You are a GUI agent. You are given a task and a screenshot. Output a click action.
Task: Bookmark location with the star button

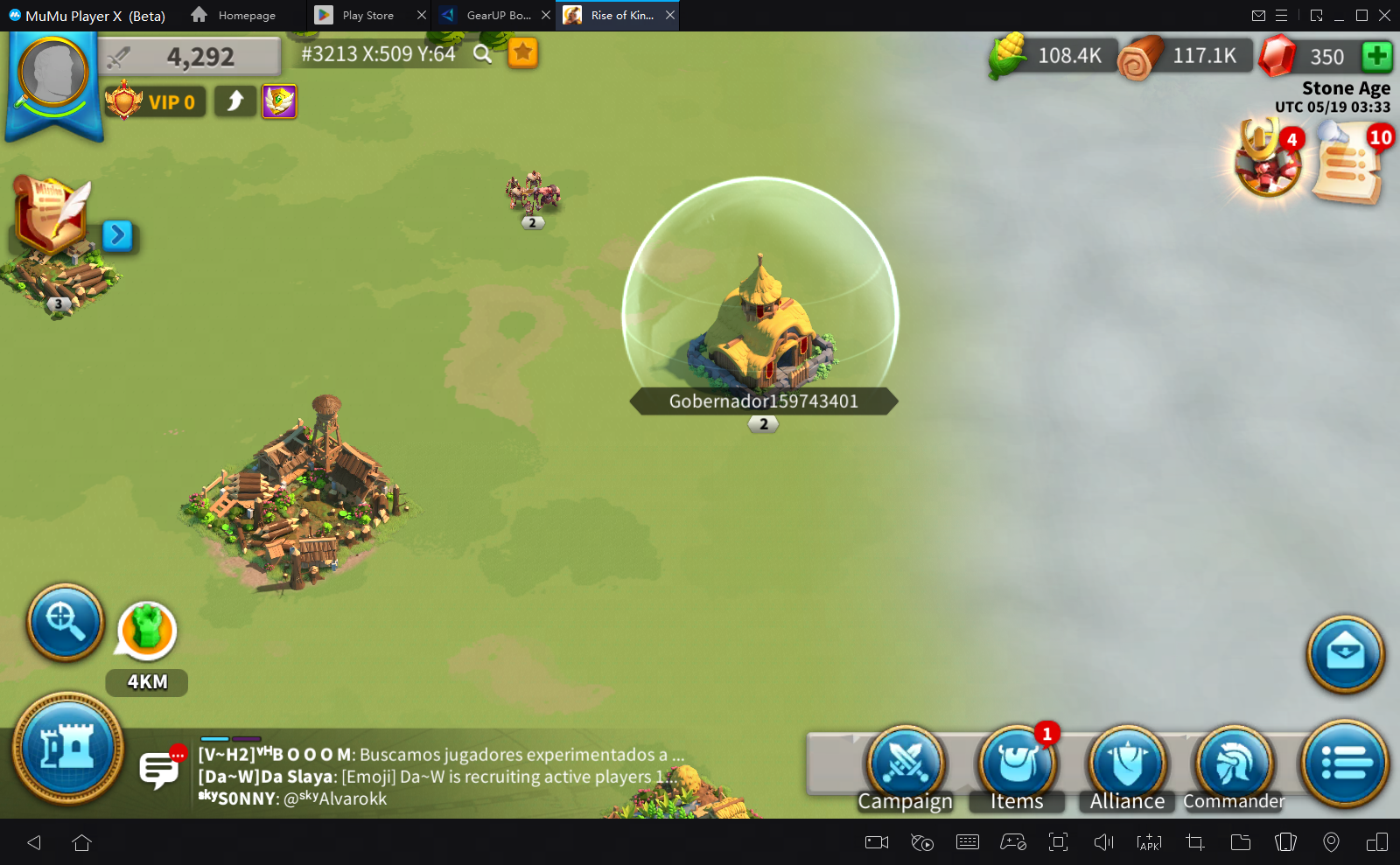pyautogui.click(x=523, y=53)
